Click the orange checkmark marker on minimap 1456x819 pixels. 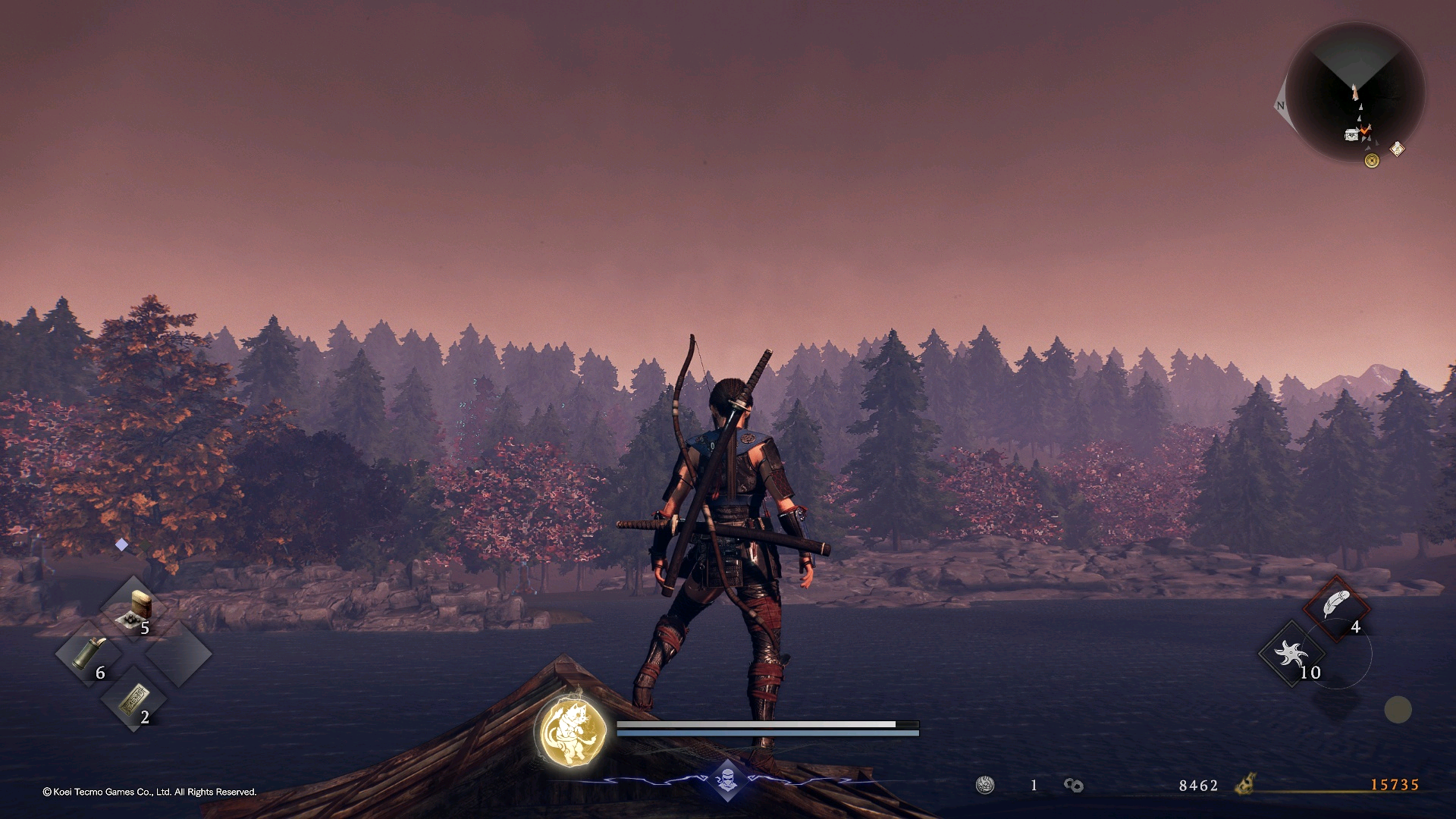(1365, 131)
